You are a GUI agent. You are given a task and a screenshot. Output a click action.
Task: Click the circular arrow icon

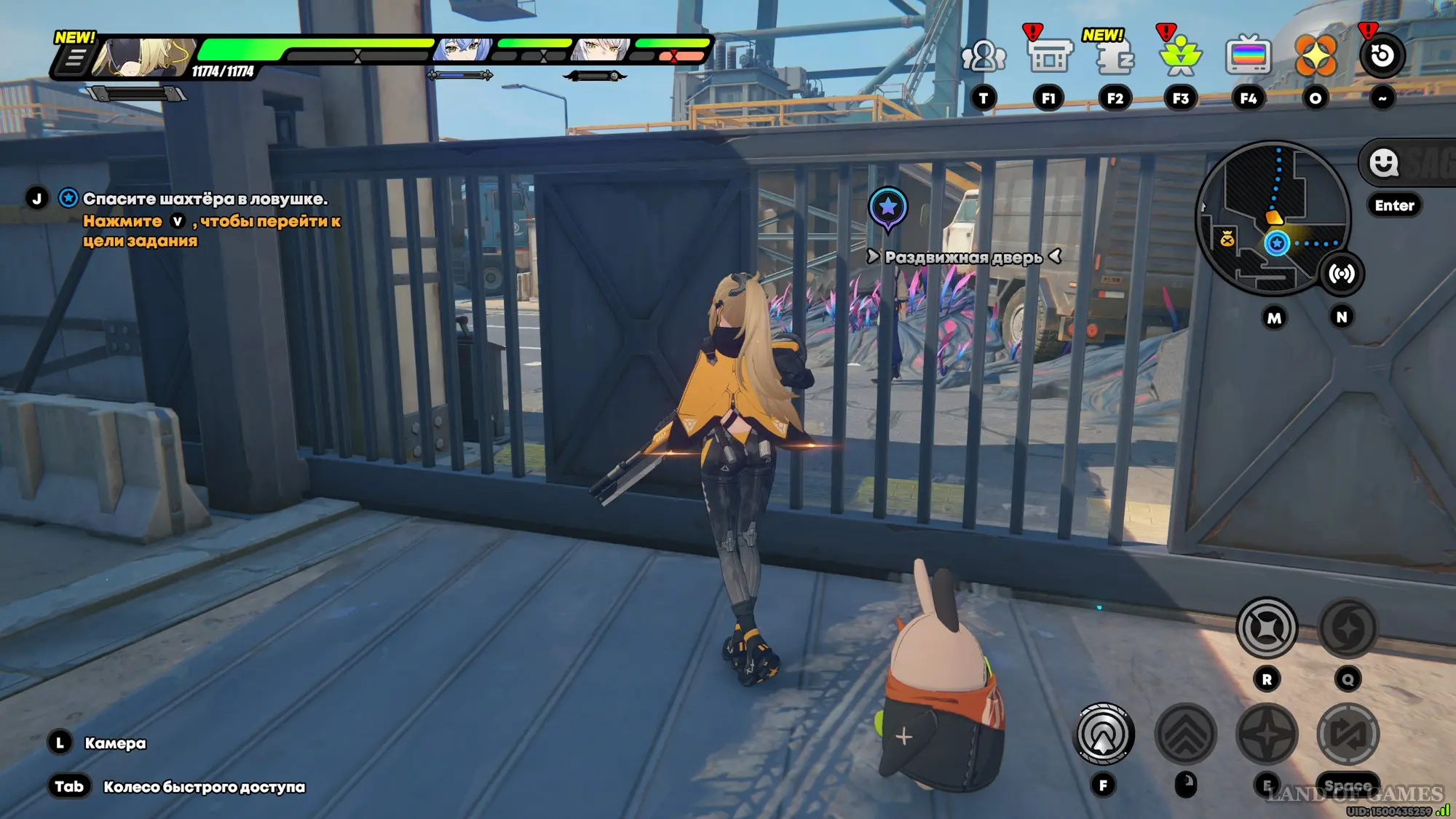(1382, 56)
